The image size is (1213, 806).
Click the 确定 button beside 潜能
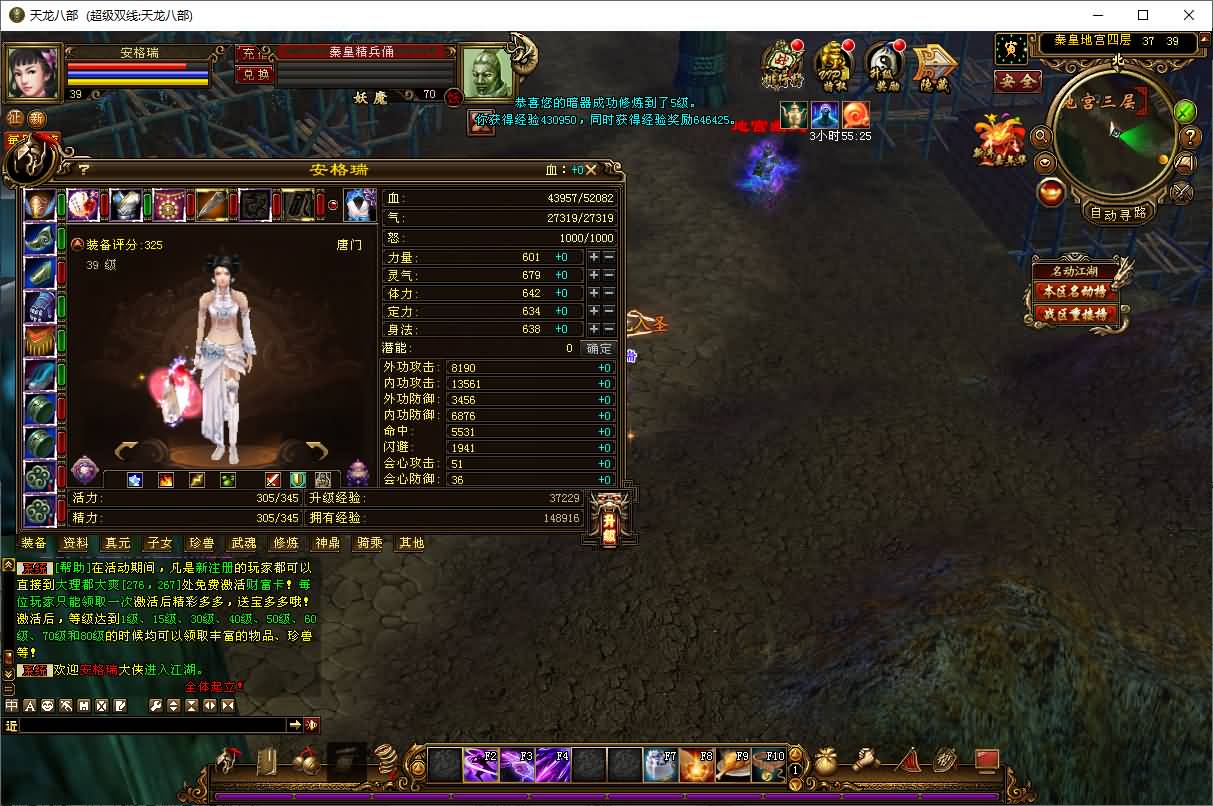[x=599, y=348]
